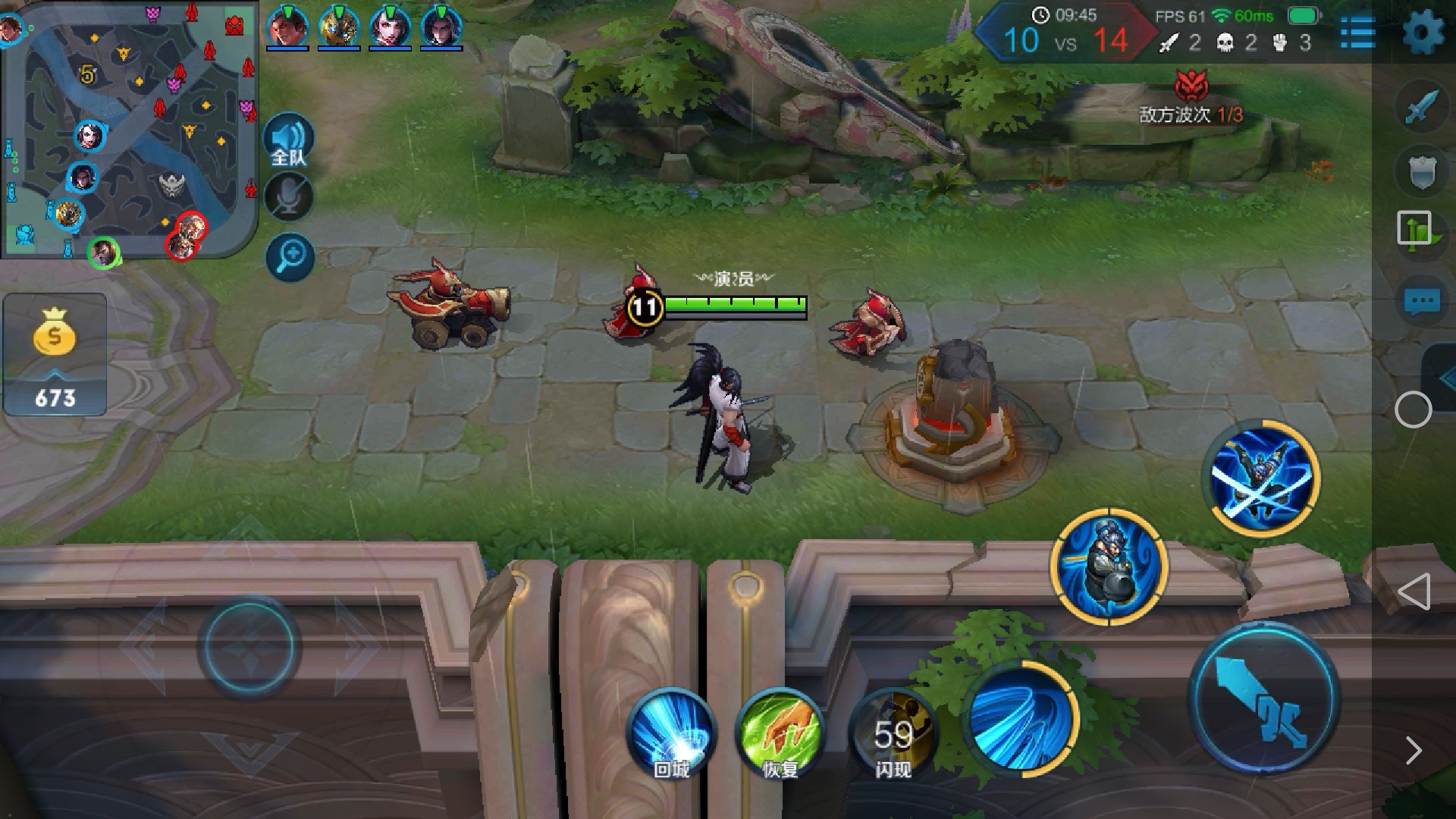Cast the crossed-blades ultimate skill
Image resolution: width=1456 pixels, height=819 pixels.
pos(1264,478)
